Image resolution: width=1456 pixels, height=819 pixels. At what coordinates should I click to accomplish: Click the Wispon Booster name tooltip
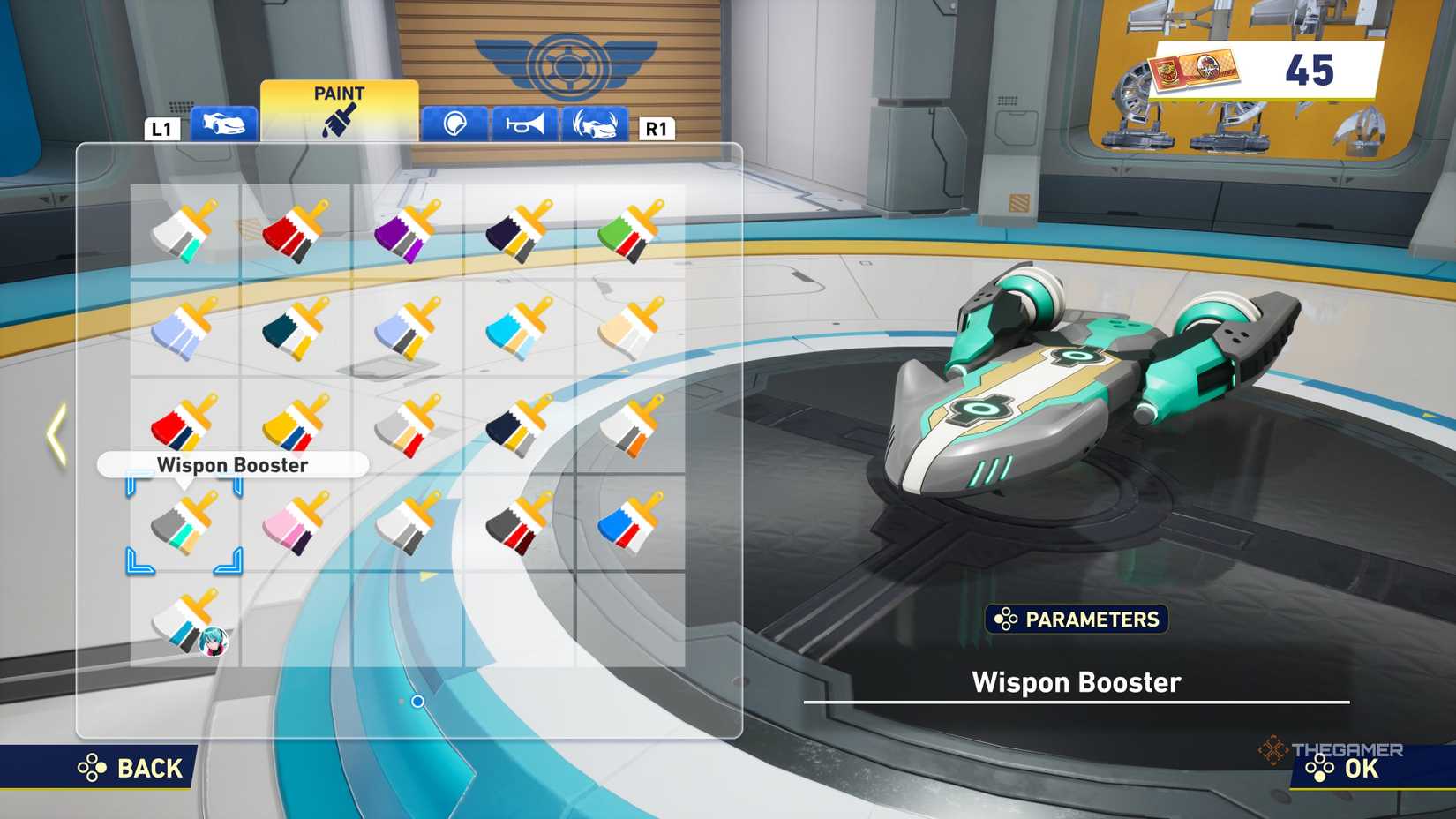(x=234, y=465)
